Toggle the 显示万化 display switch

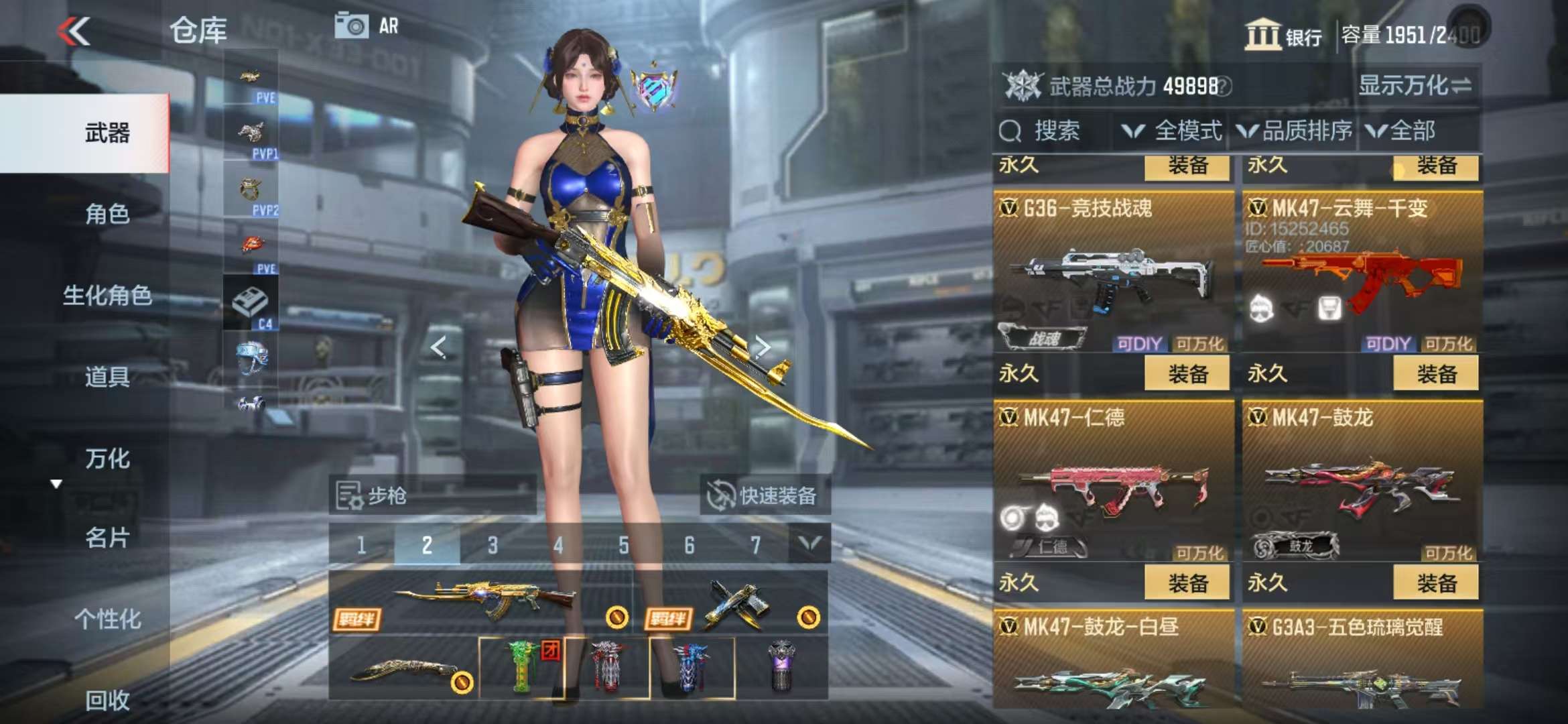pyautogui.click(x=1414, y=86)
